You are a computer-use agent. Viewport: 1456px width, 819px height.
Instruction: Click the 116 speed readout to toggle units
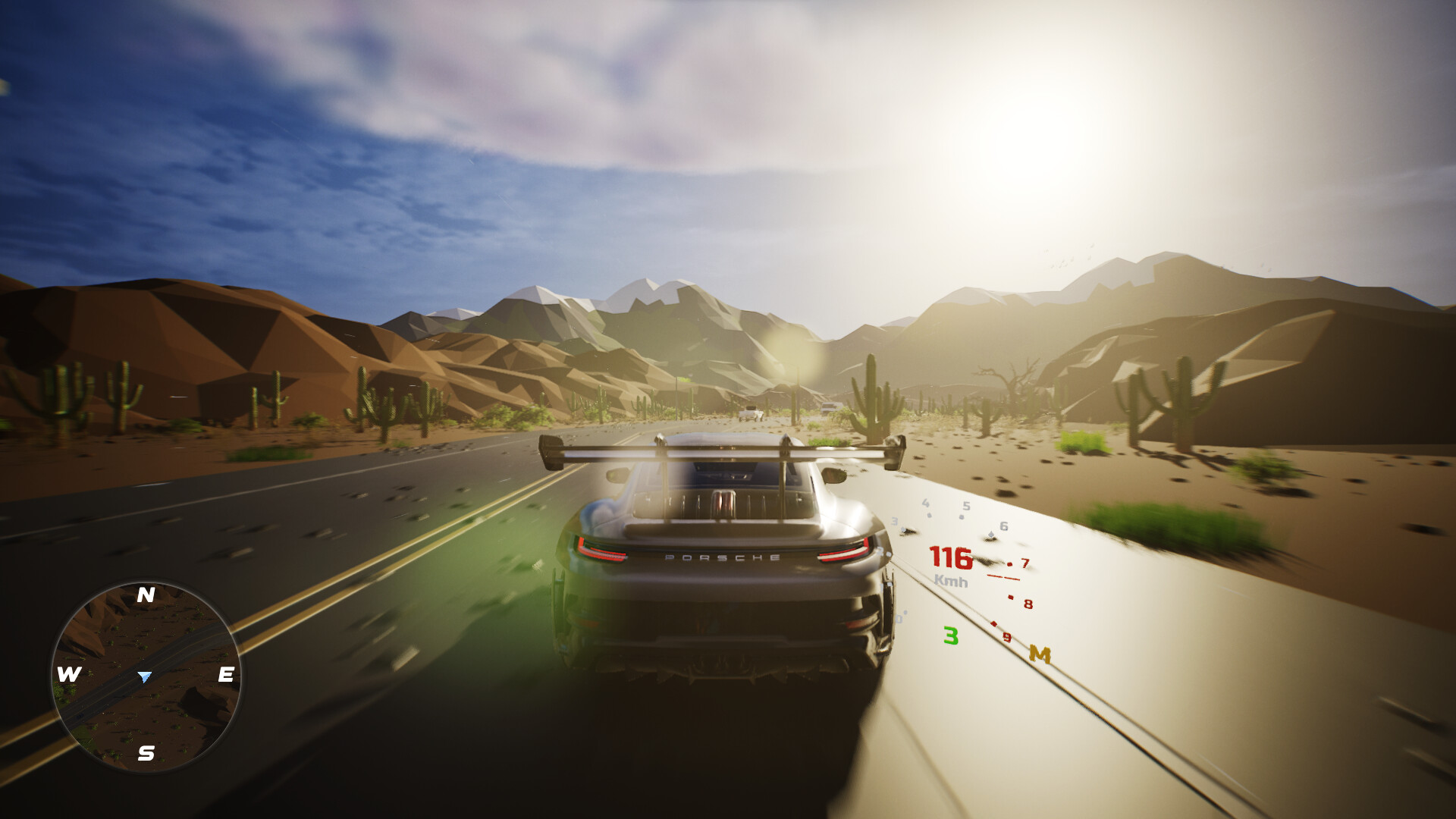point(952,559)
